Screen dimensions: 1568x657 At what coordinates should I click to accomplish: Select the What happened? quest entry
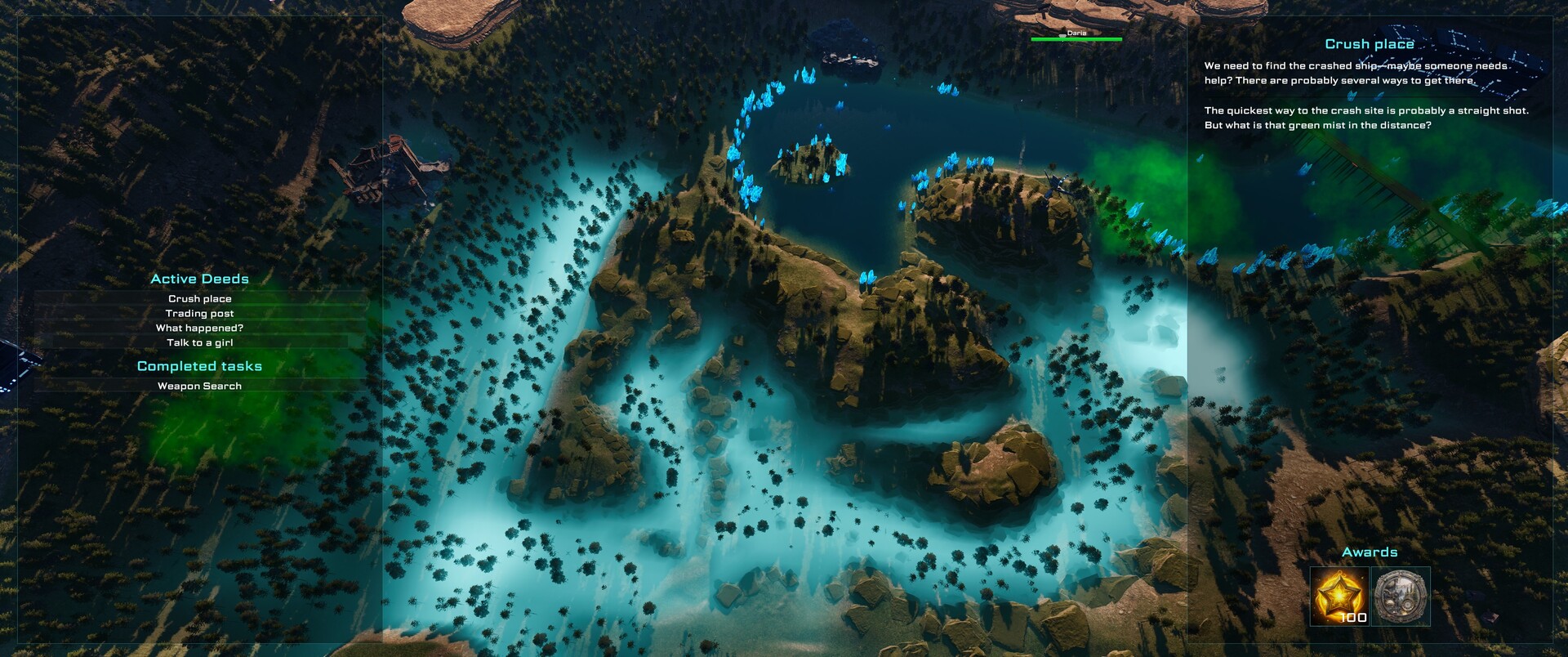(198, 328)
